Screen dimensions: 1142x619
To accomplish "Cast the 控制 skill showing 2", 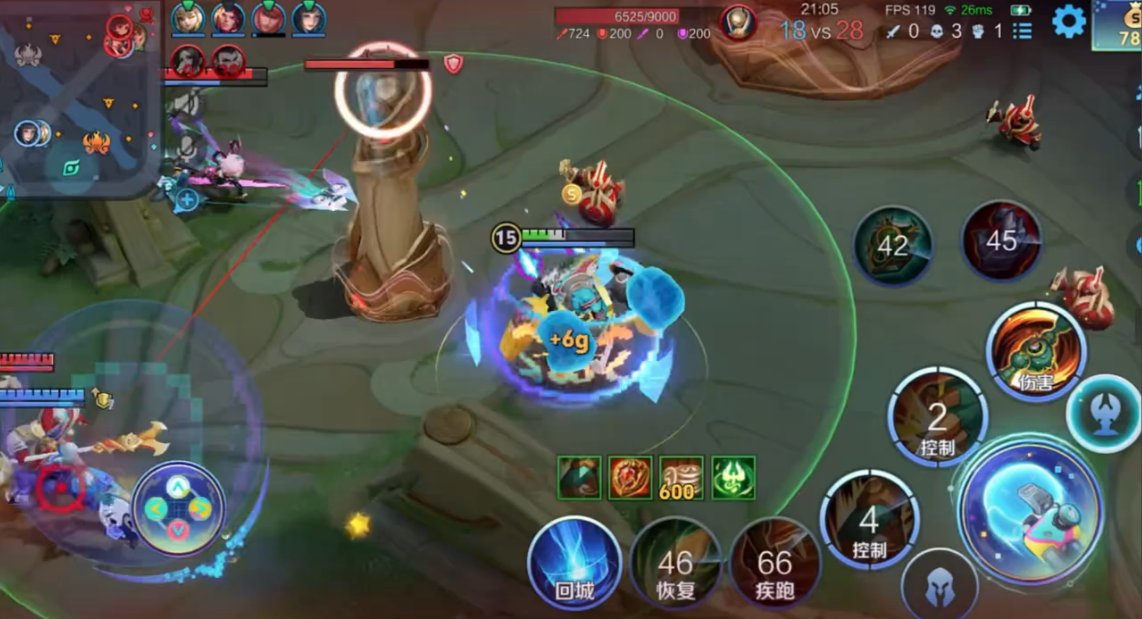I will pyautogui.click(x=937, y=417).
